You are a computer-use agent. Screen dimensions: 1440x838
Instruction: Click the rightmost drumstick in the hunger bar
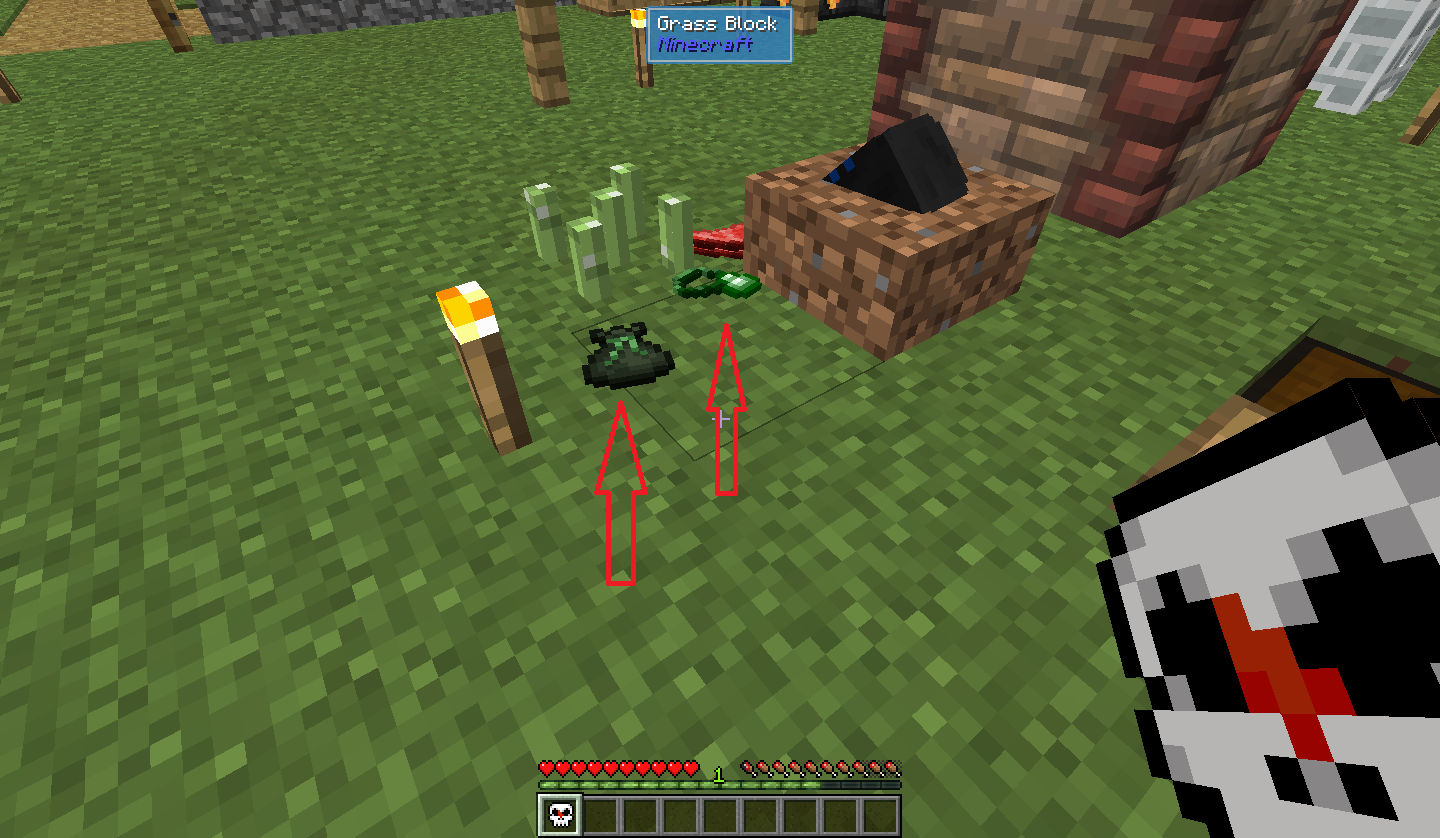point(893,768)
